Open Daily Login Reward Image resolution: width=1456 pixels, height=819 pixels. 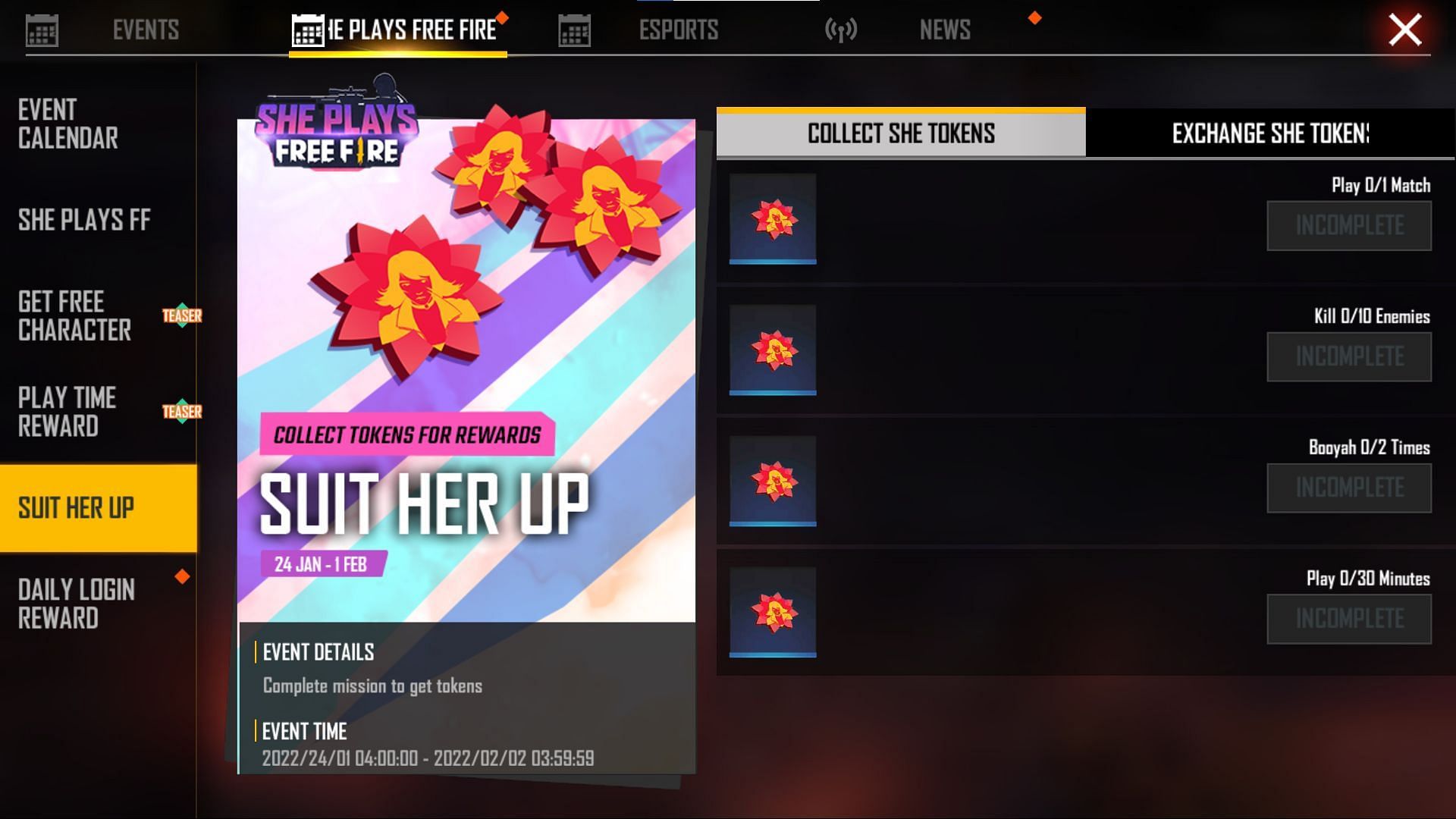[x=77, y=604]
